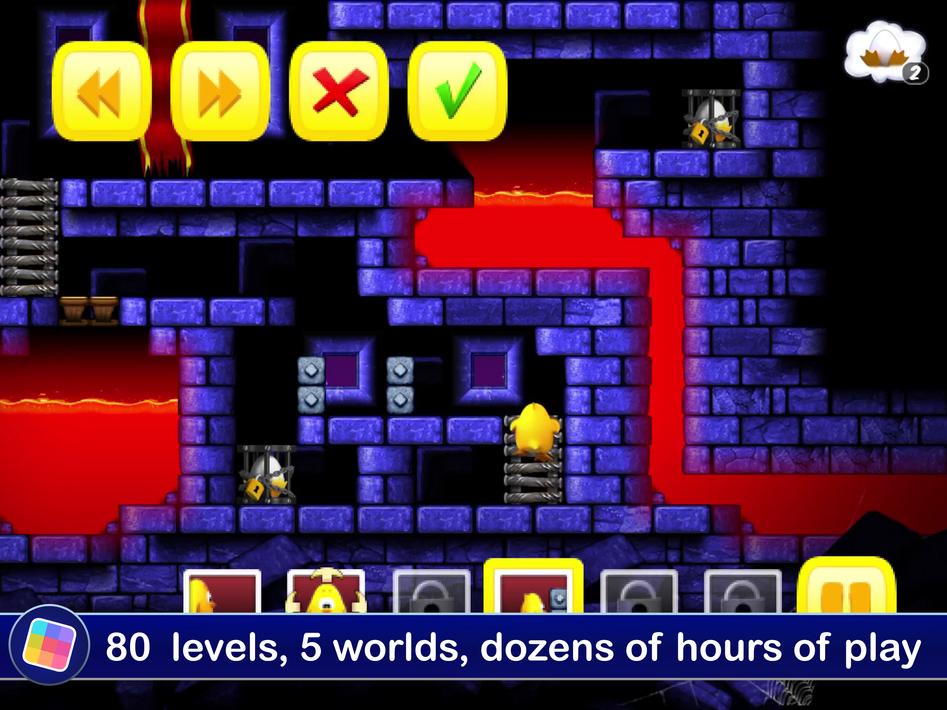Rewind with the double left arrow button
Image resolution: width=947 pixels, height=710 pixels.
pyautogui.click(x=101, y=92)
